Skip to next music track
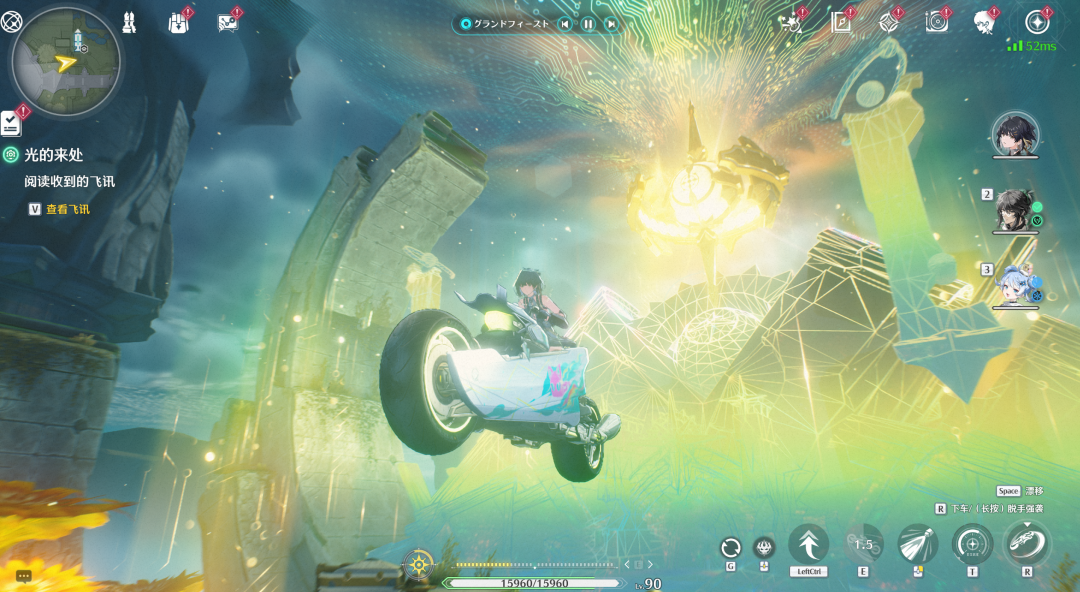This screenshot has height=592, width=1080. click(611, 24)
